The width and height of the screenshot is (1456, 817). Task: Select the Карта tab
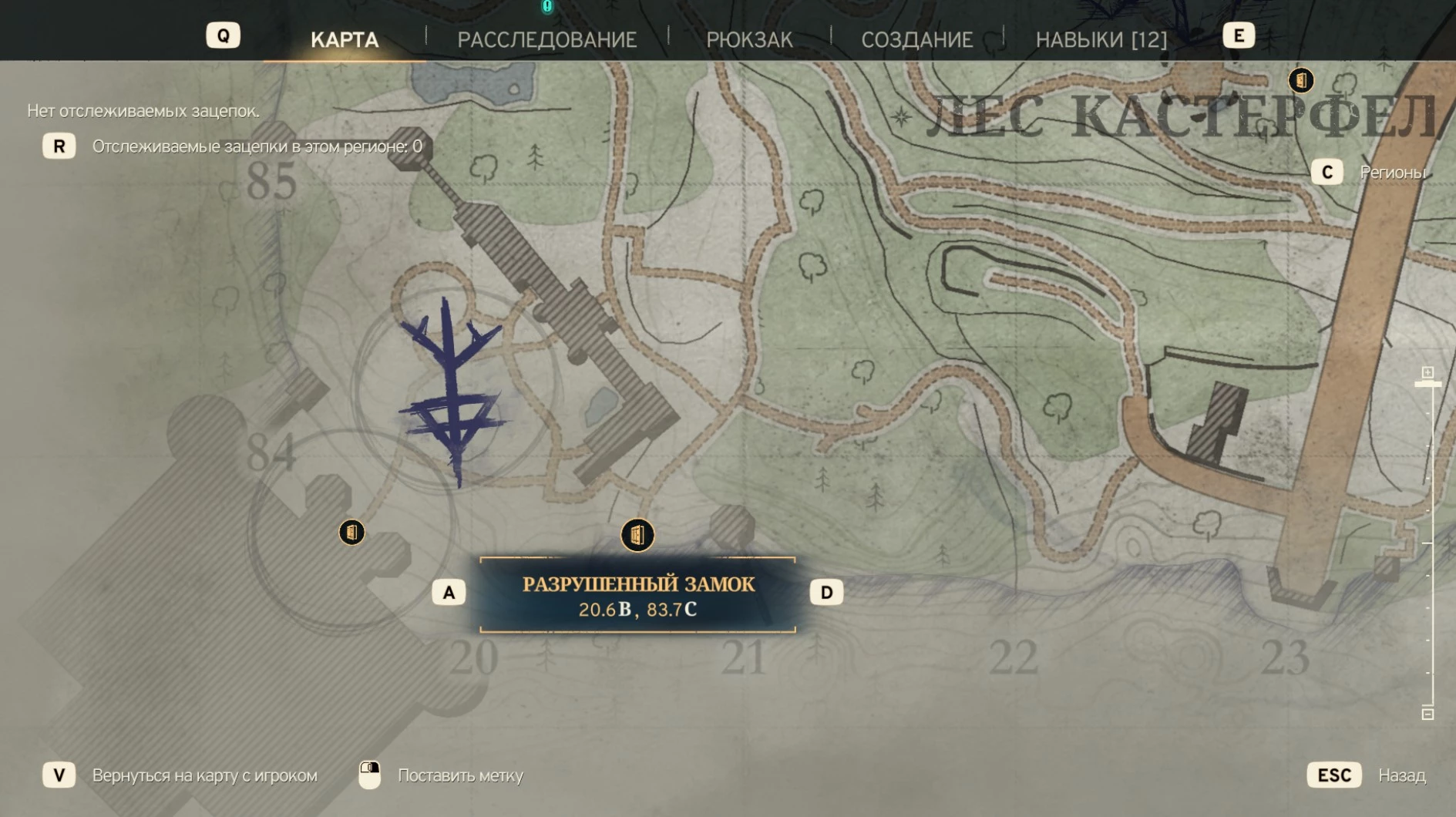pos(344,39)
